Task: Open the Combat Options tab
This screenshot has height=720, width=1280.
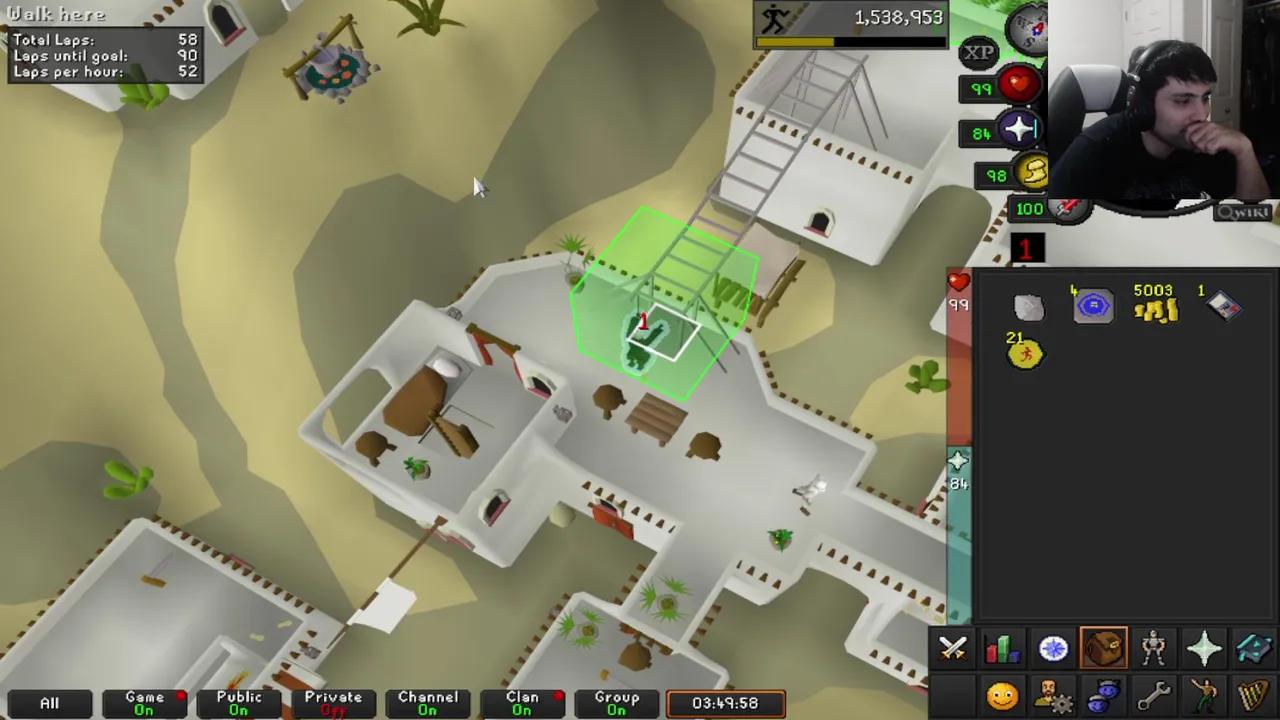Action: pos(952,648)
